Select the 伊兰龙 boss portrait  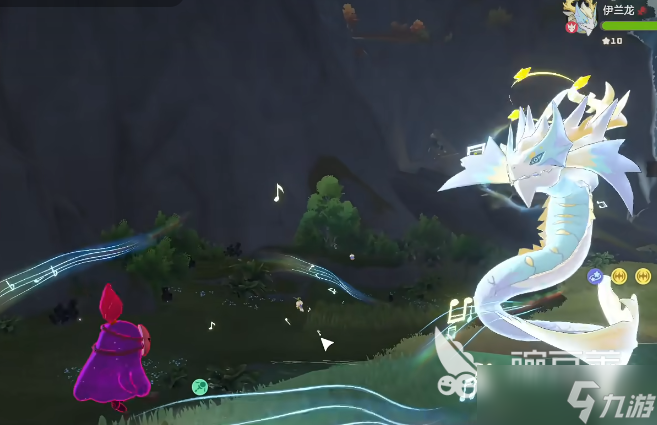point(583,18)
